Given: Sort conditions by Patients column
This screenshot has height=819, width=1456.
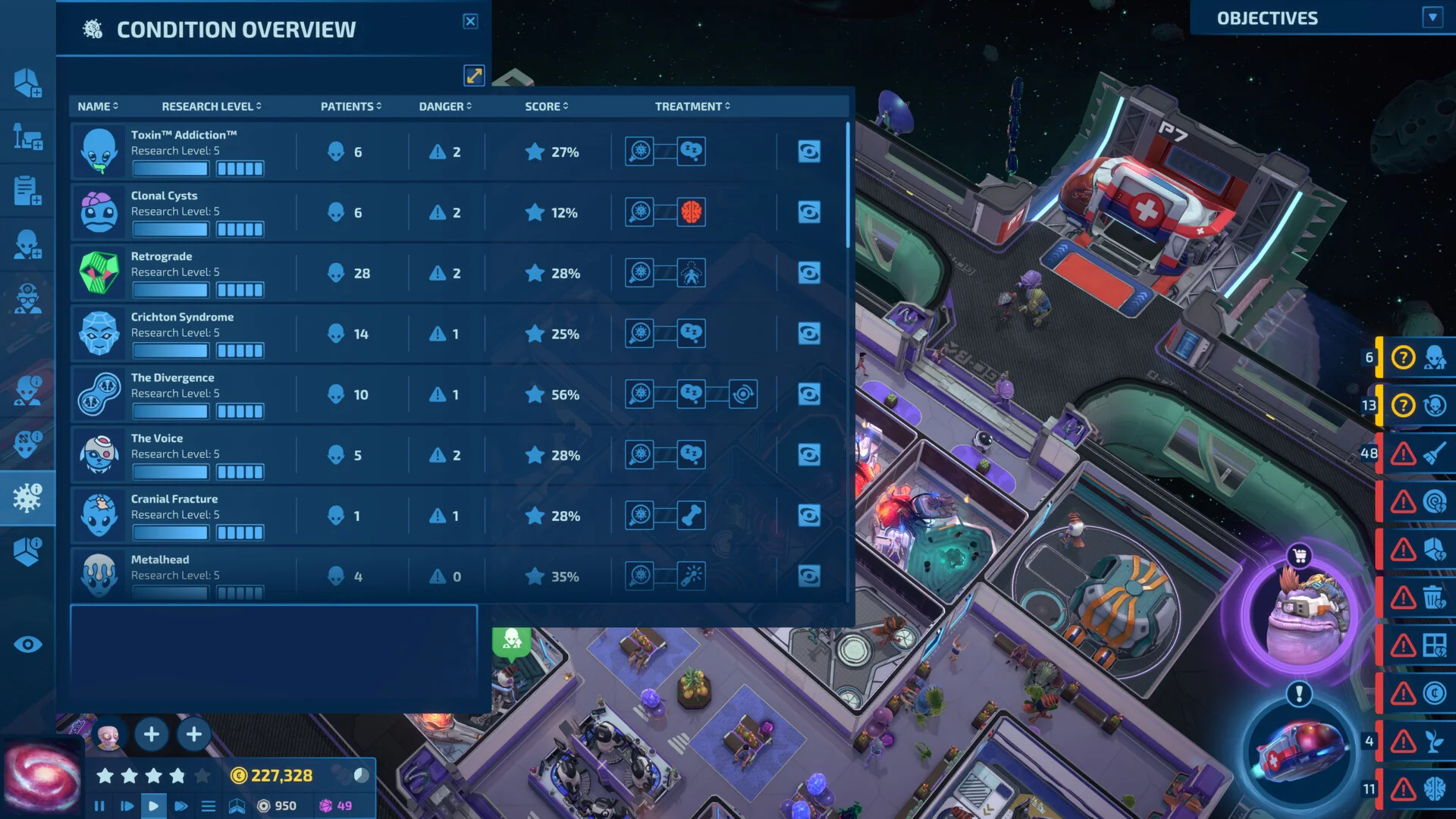Looking at the screenshot, I should [350, 106].
